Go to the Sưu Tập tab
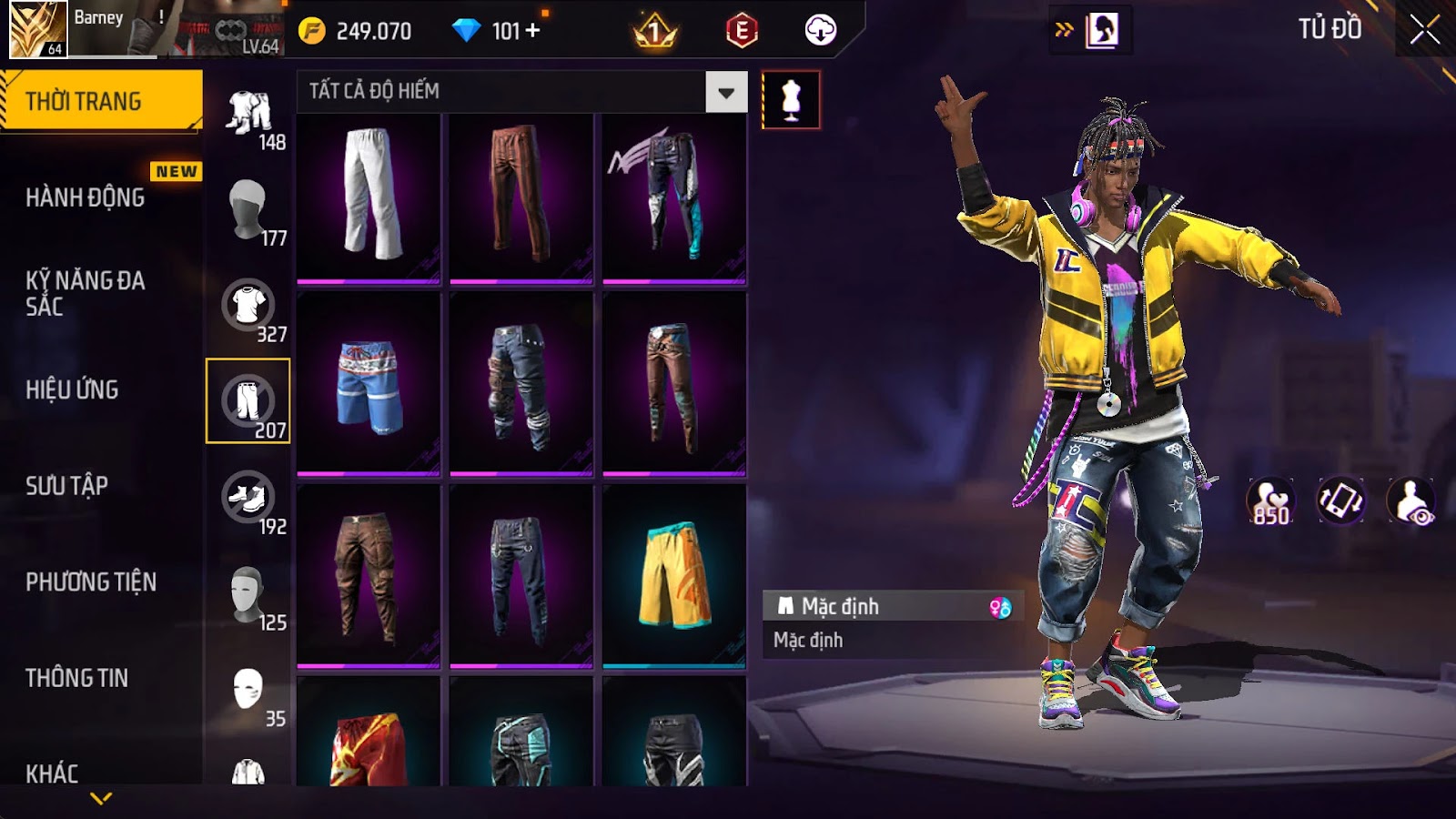 66,486
